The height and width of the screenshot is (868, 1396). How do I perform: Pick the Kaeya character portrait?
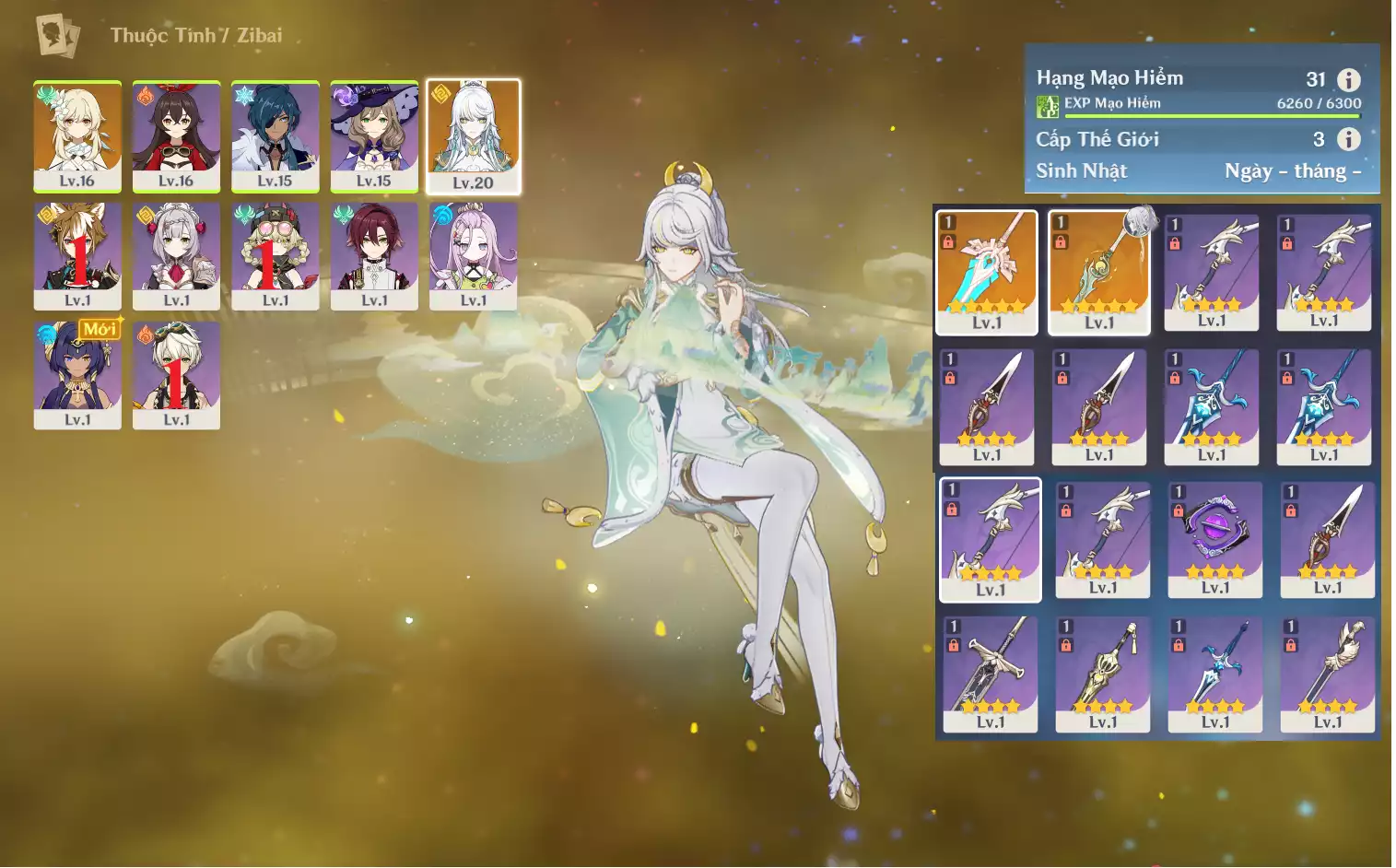click(275, 135)
